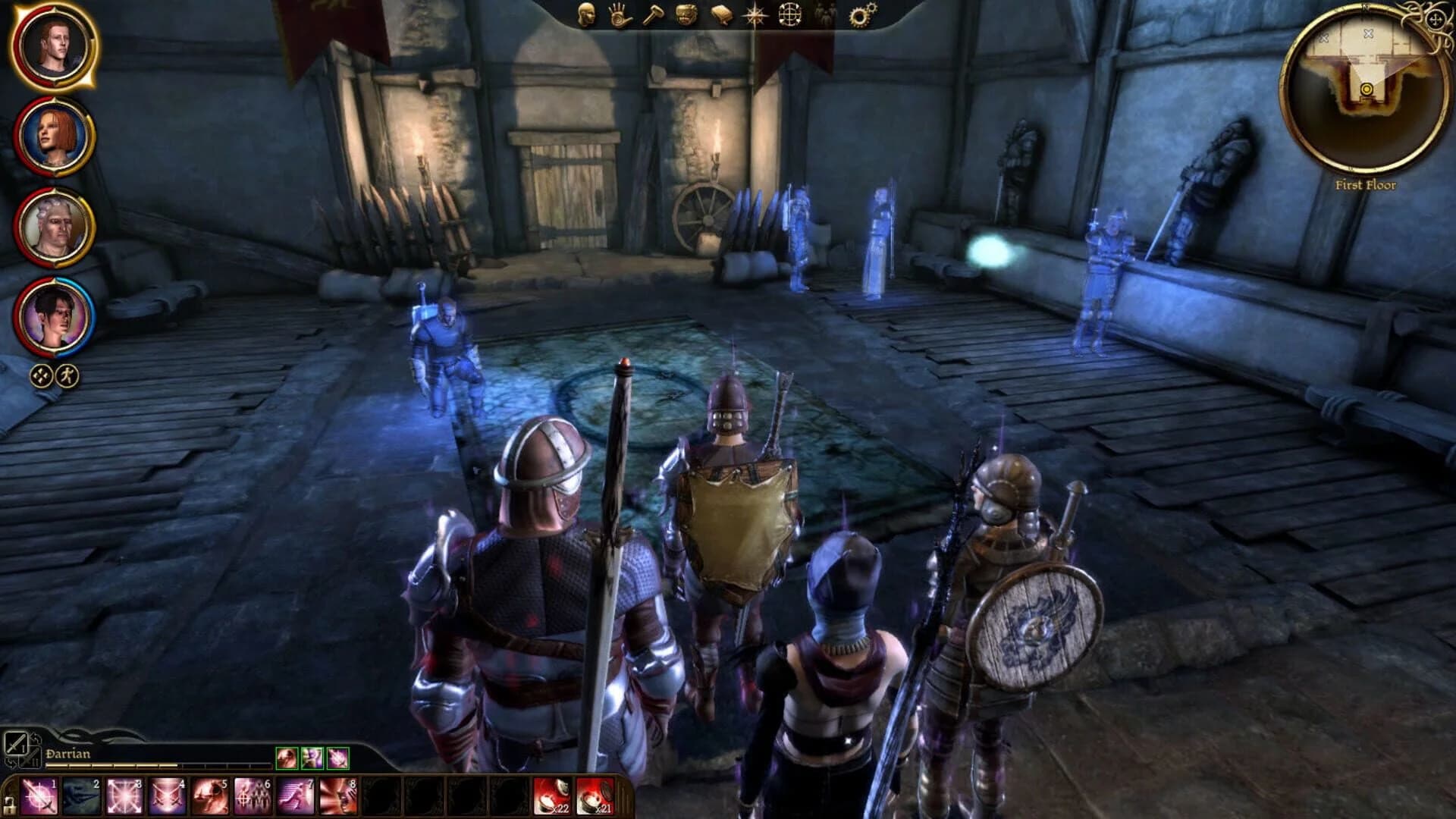Switch to weapon set II
The image size is (1456, 819).
tap(28, 758)
